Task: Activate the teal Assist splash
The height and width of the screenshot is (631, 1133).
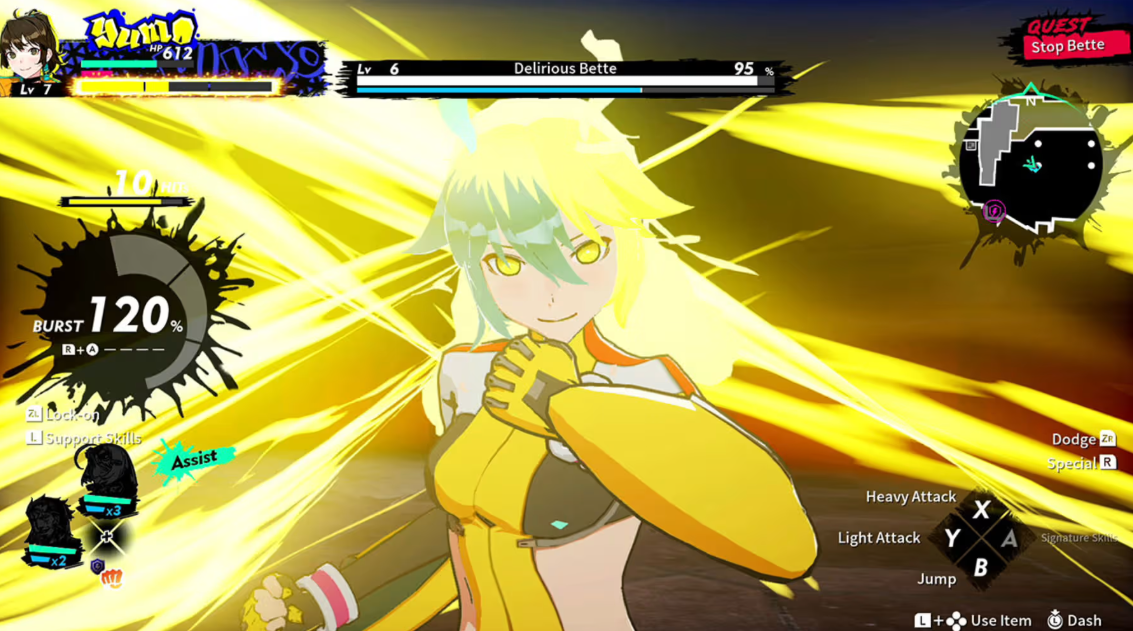Action: tap(194, 460)
